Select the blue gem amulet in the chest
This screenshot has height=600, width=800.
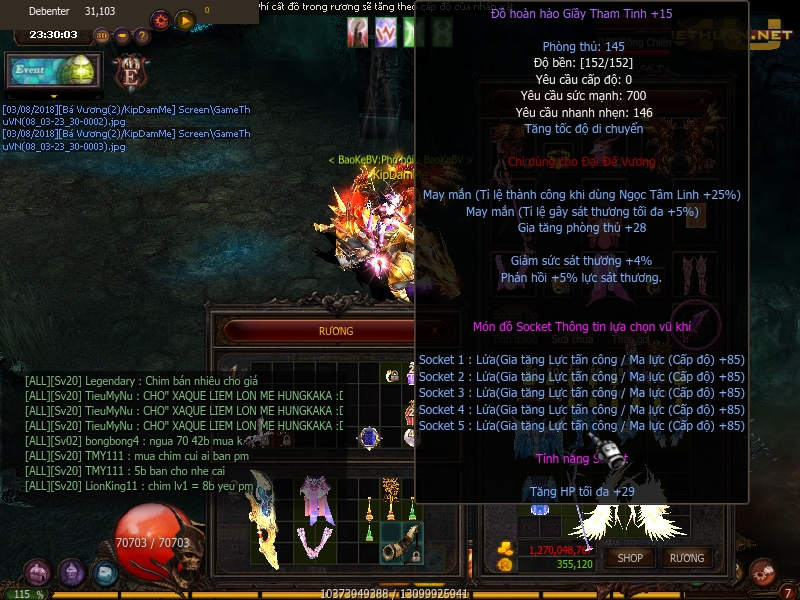pos(369,437)
